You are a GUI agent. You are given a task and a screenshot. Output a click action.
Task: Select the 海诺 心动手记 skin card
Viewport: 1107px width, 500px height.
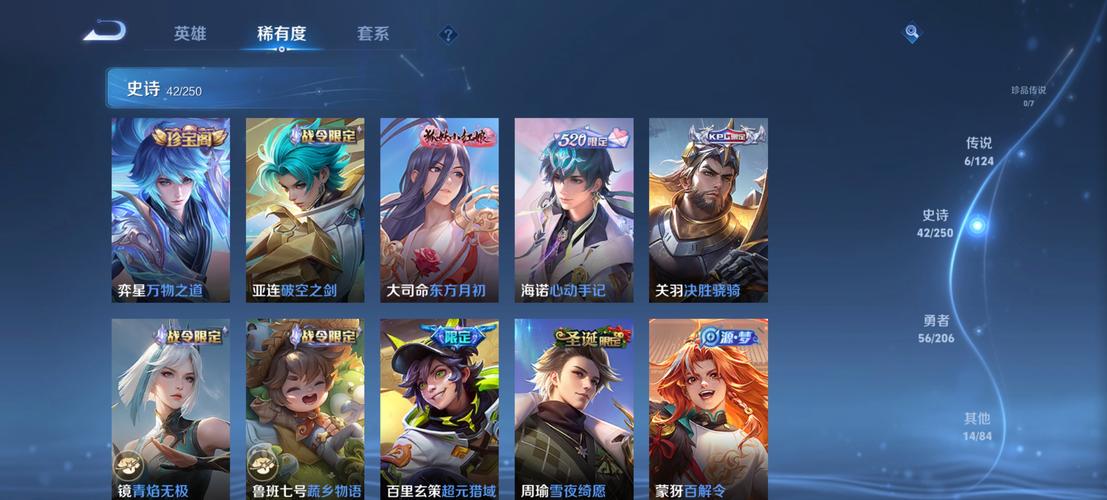pyautogui.click(x=574, y=210)
